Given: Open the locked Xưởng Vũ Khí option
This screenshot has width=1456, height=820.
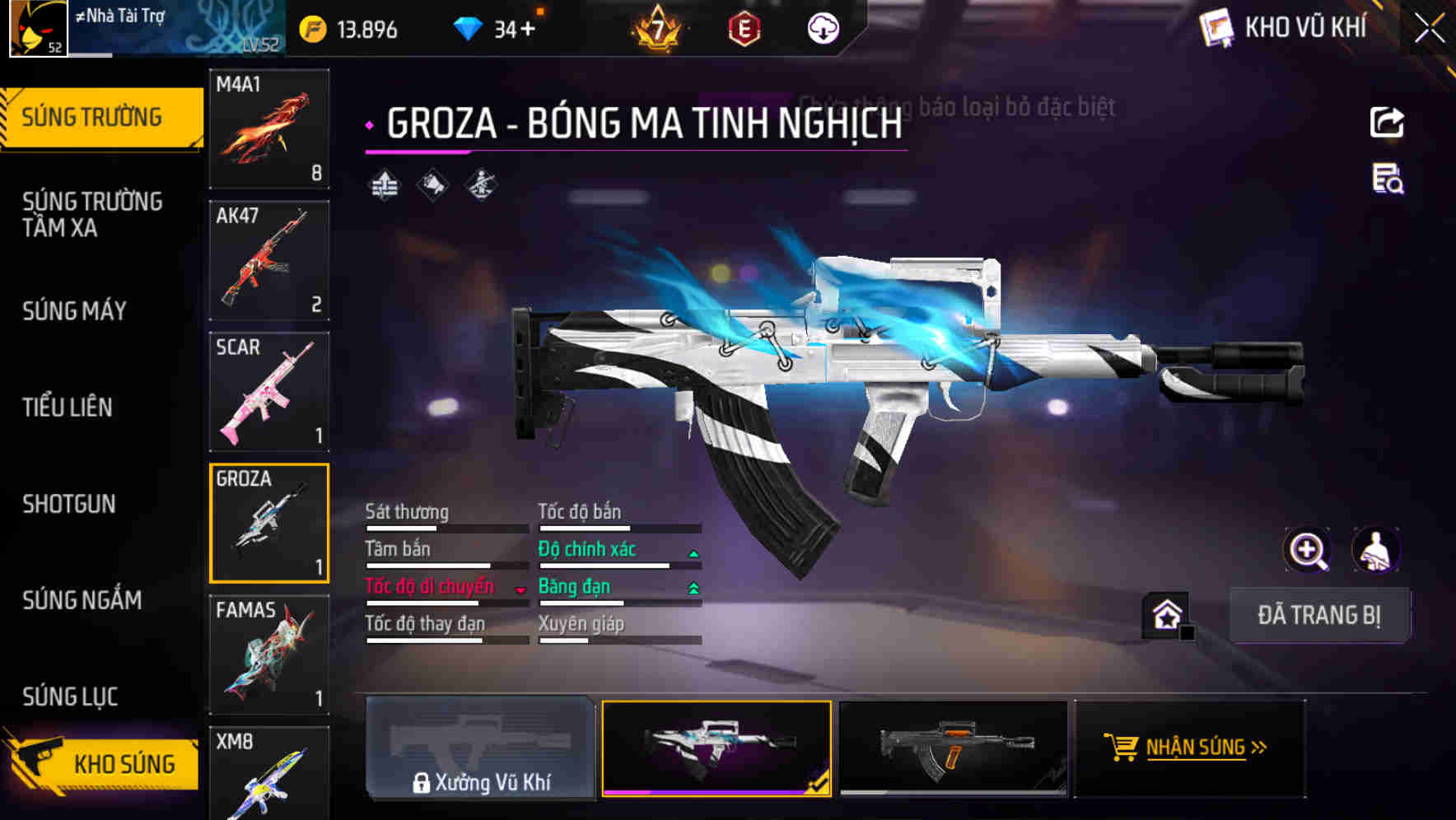Looking at the screenshot, I should point(480,748).
